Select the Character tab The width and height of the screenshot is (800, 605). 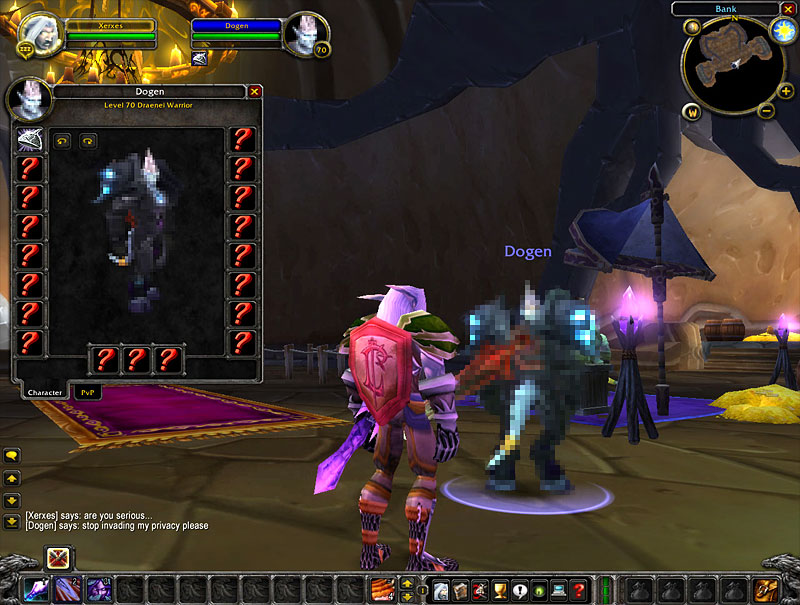[43, 393]
